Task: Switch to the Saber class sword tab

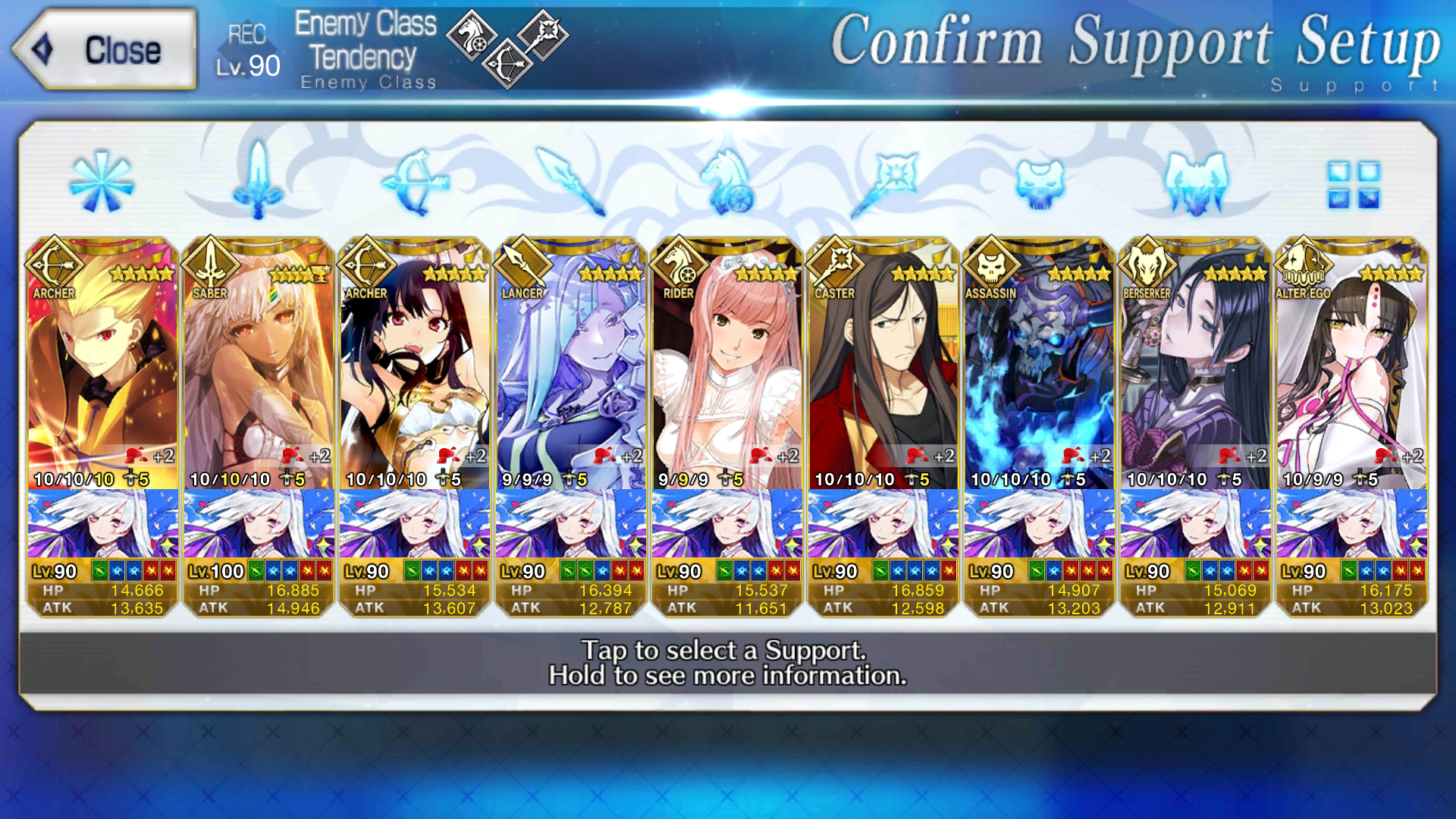Action: 258,182
